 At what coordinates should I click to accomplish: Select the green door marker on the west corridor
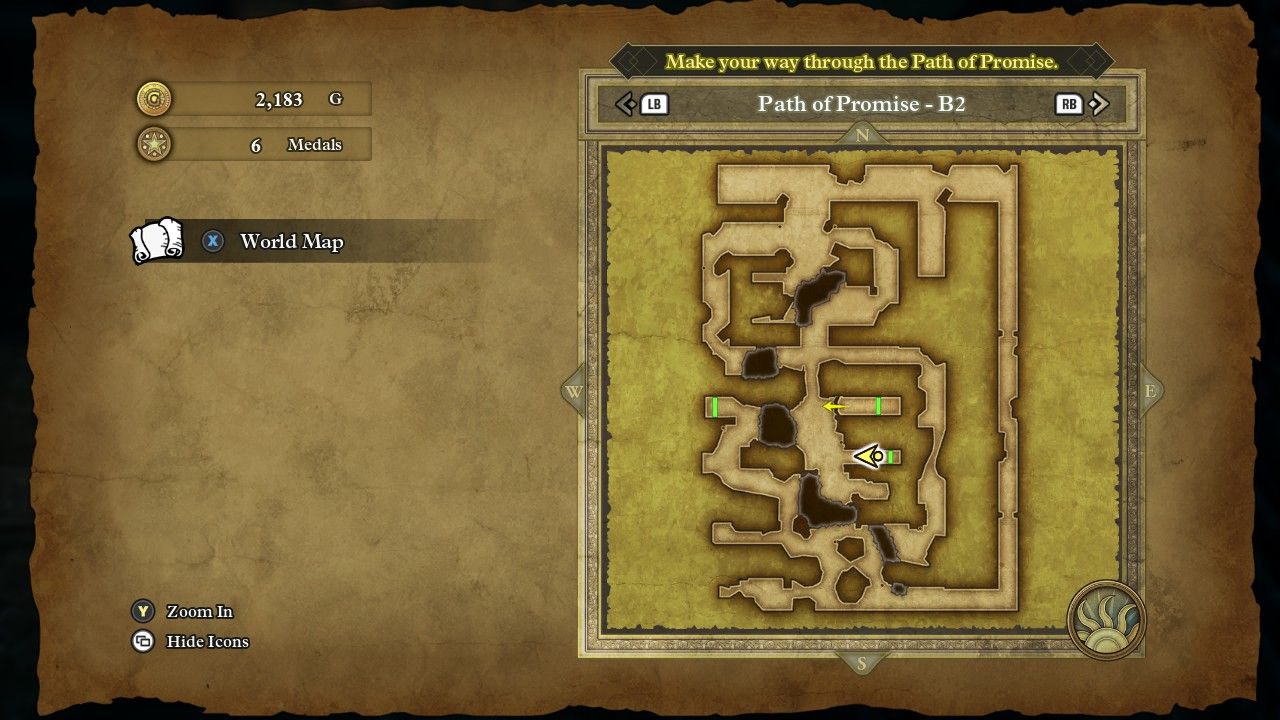pyautogui.click(x=715, y=406)
